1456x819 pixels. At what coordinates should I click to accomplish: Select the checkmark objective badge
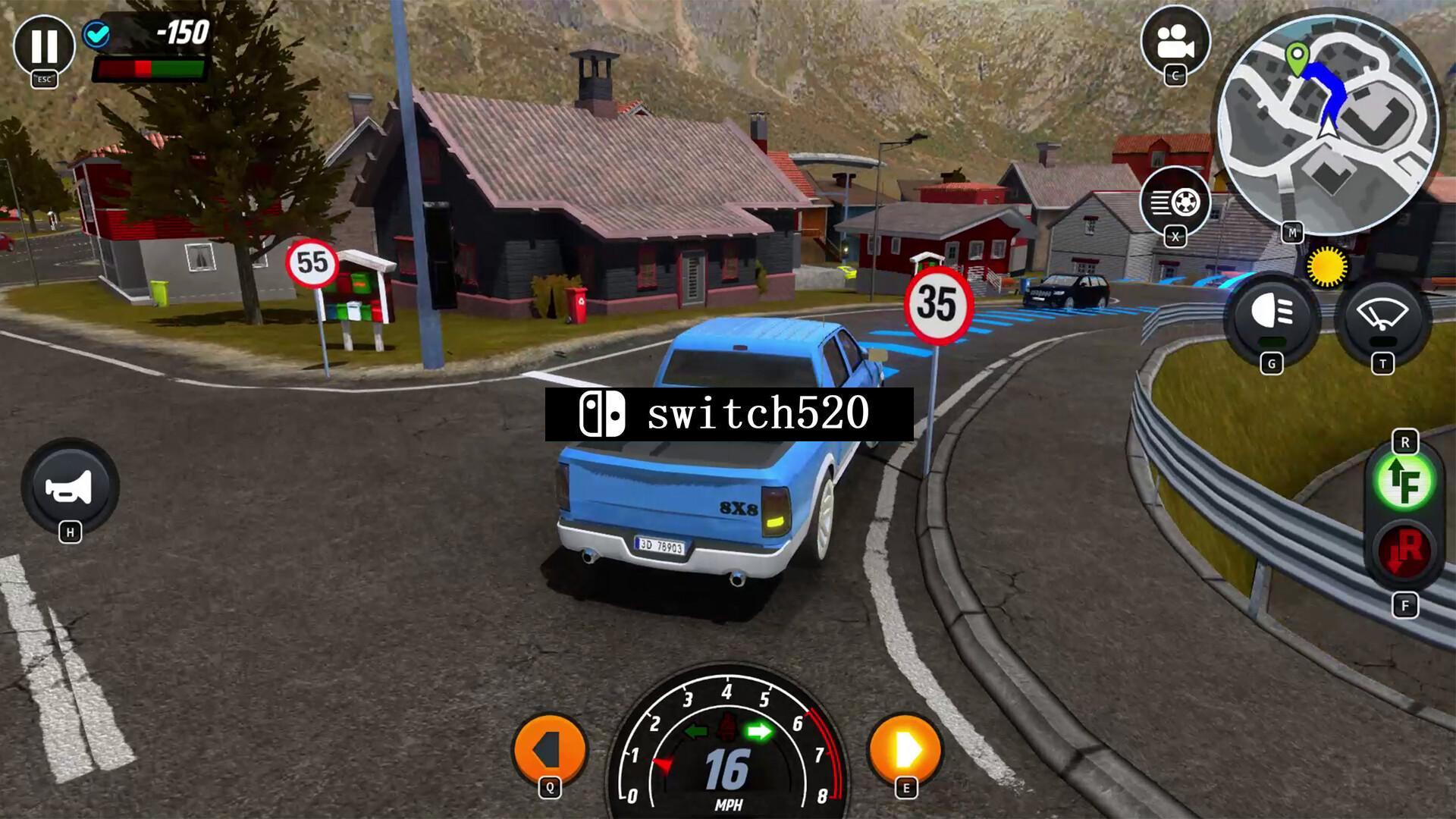click(97, 34)
